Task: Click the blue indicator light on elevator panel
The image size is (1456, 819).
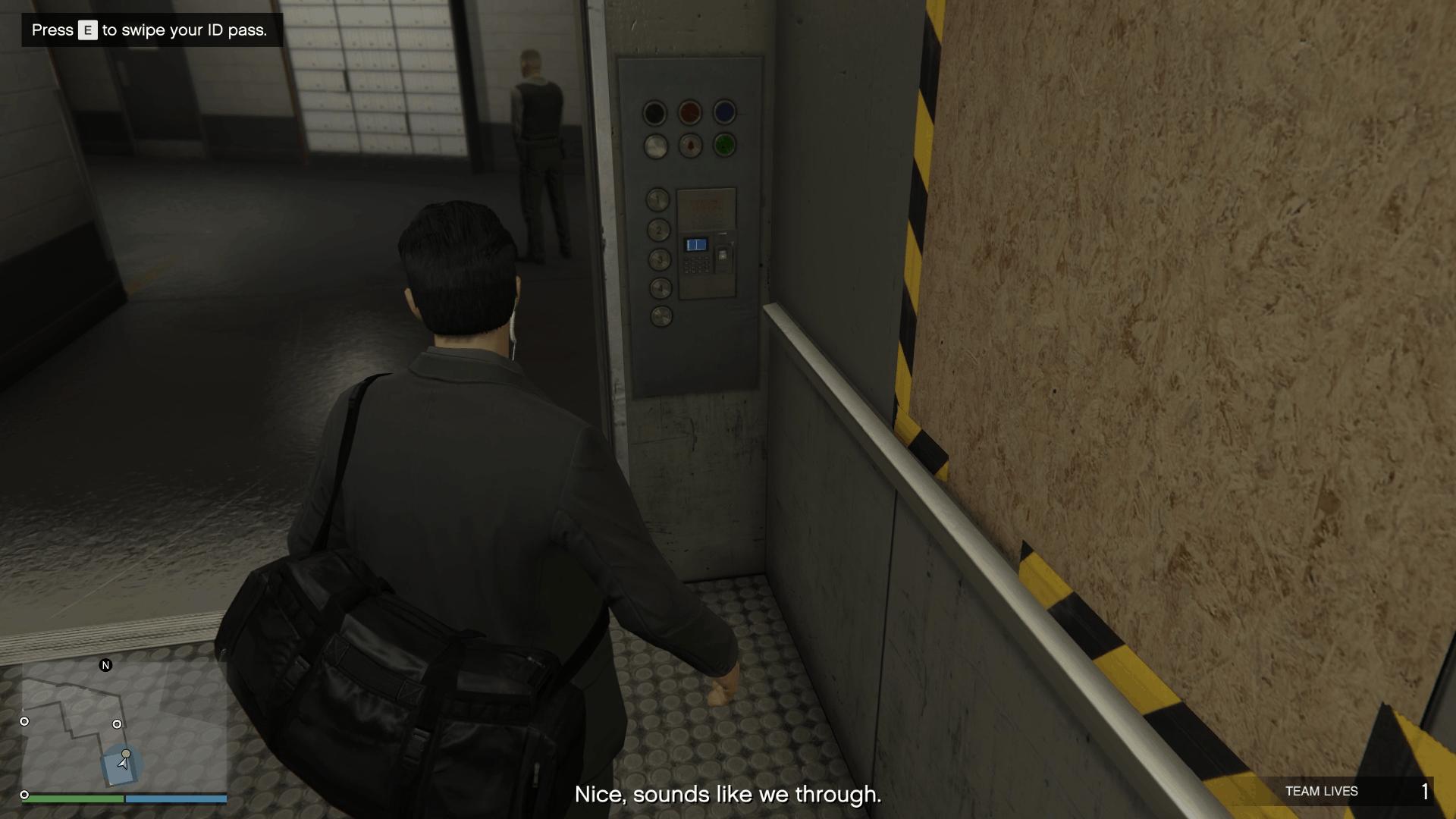Action: (x=724, y=111)
